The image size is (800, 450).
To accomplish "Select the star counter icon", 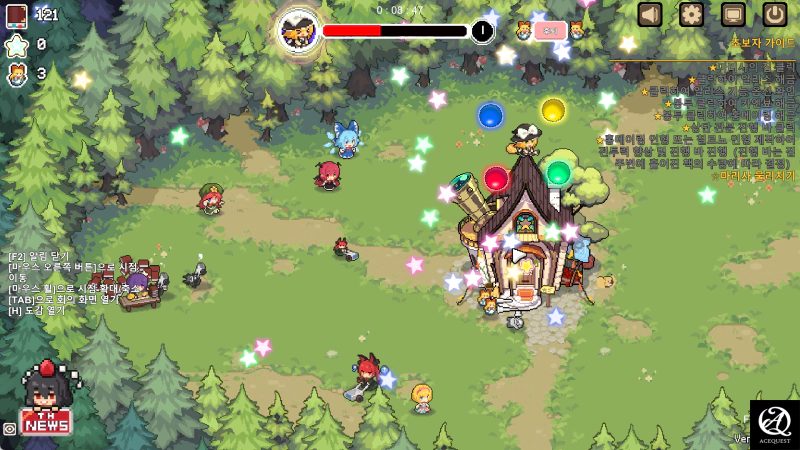I will click(x=16, y=45).
